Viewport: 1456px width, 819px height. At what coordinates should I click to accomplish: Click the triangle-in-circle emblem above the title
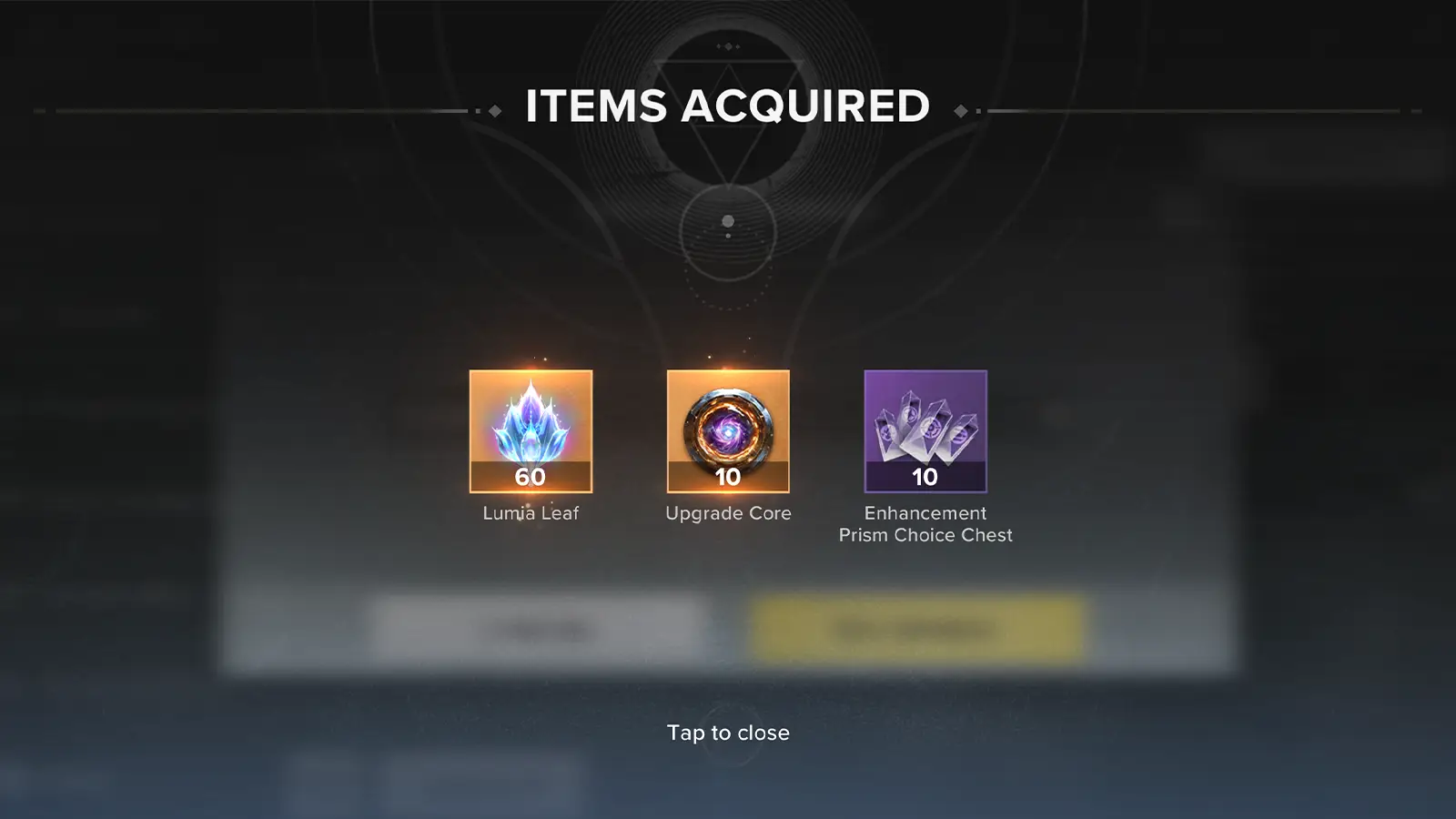(x=726, y=91)
